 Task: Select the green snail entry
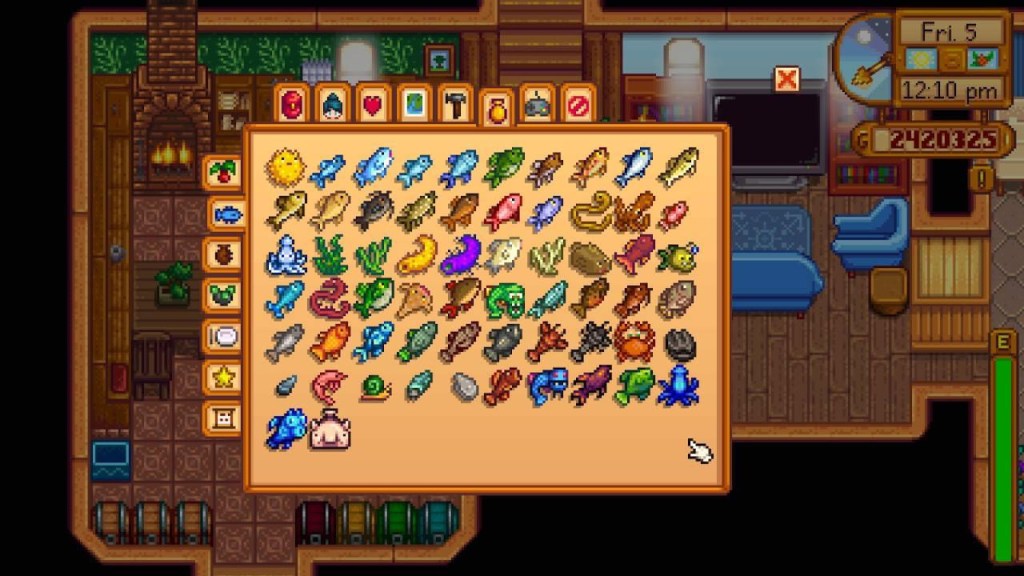tap(375, 387)
